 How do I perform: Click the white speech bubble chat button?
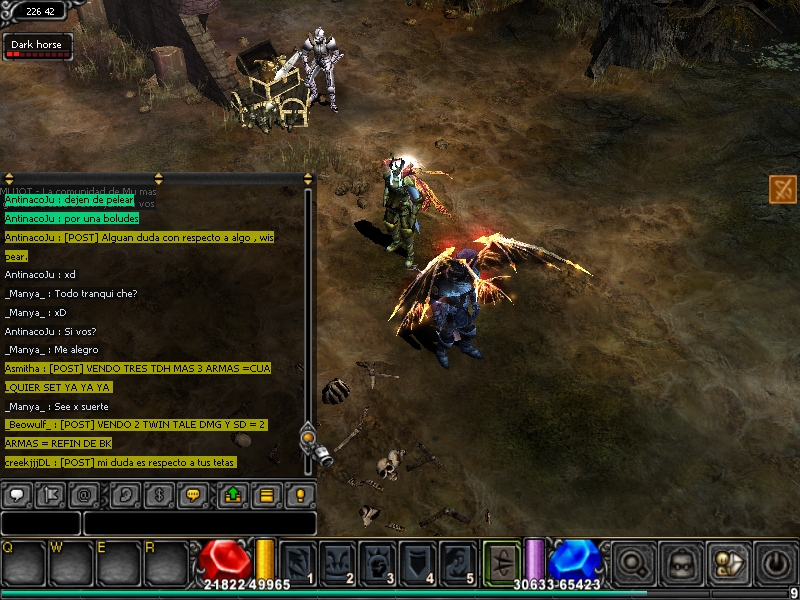click(18, 494)
